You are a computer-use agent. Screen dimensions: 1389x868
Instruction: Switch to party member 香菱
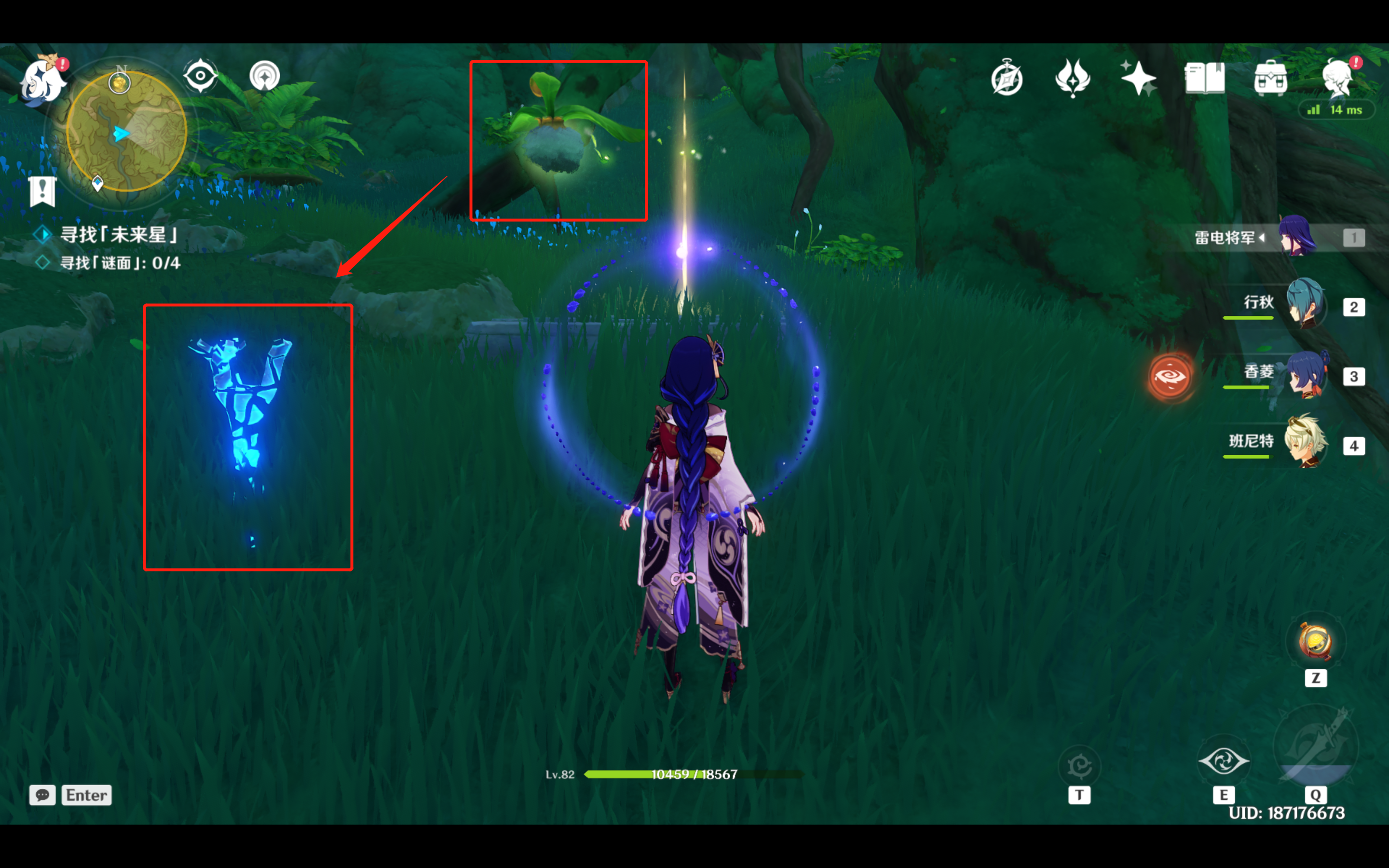pos(1305,374)
